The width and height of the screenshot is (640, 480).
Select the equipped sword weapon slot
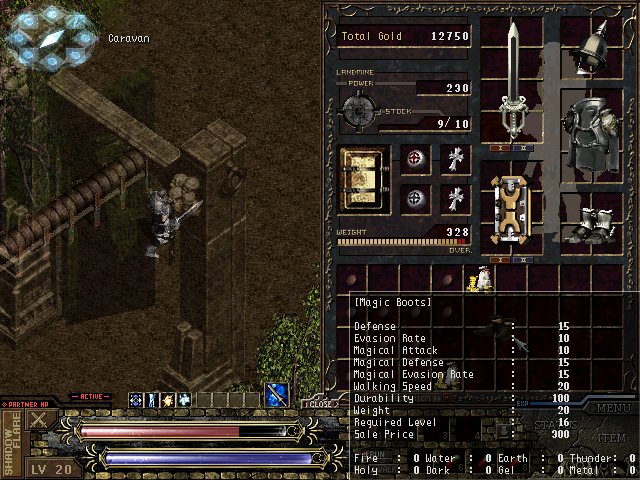pos(513,82)
